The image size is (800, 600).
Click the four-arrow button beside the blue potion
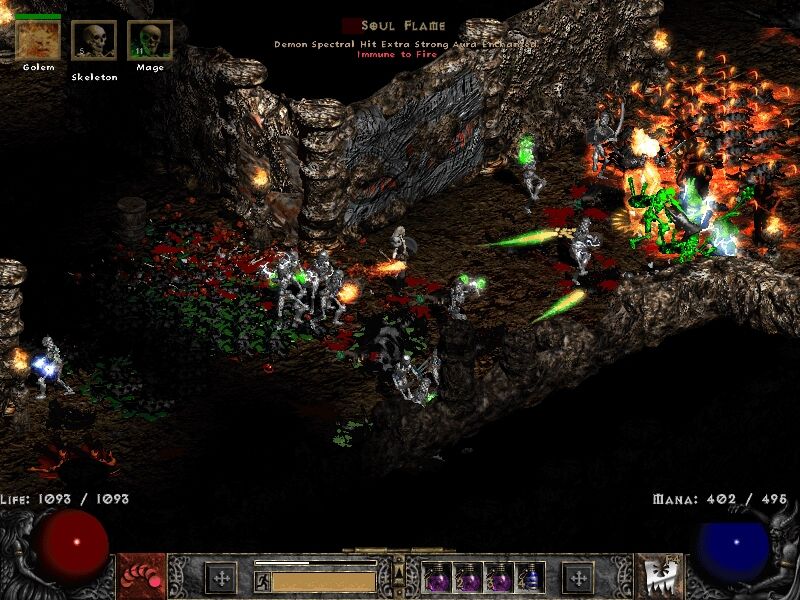[x=577, y=578]
